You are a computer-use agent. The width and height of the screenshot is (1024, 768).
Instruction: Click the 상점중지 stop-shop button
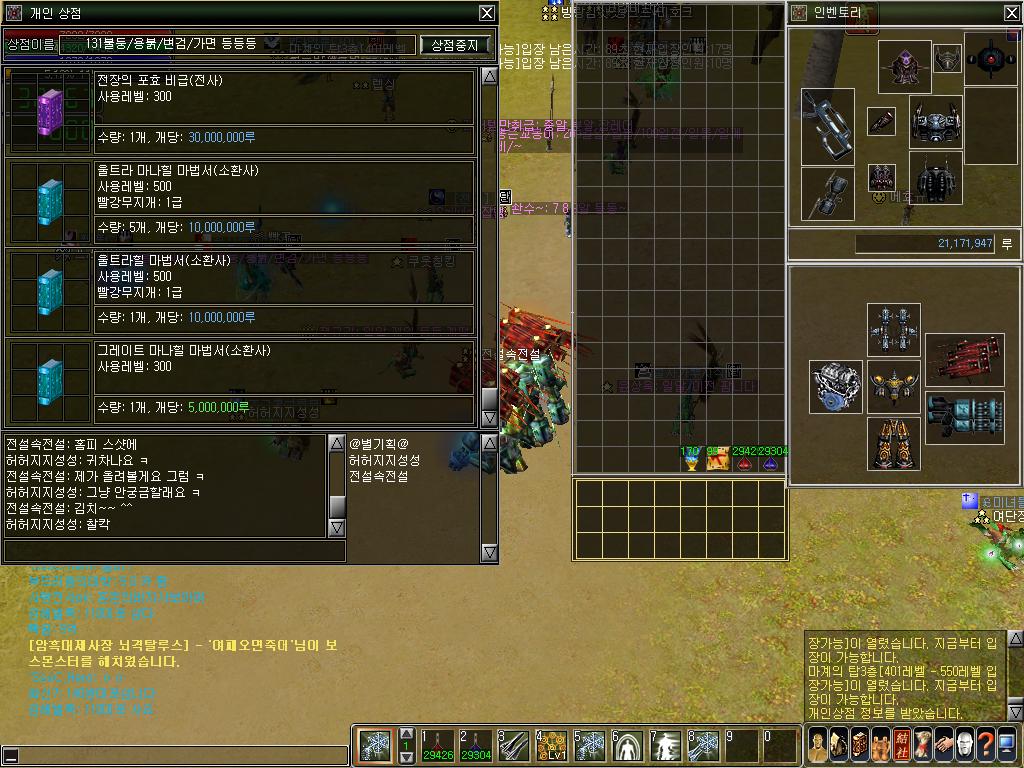[456, 45]
